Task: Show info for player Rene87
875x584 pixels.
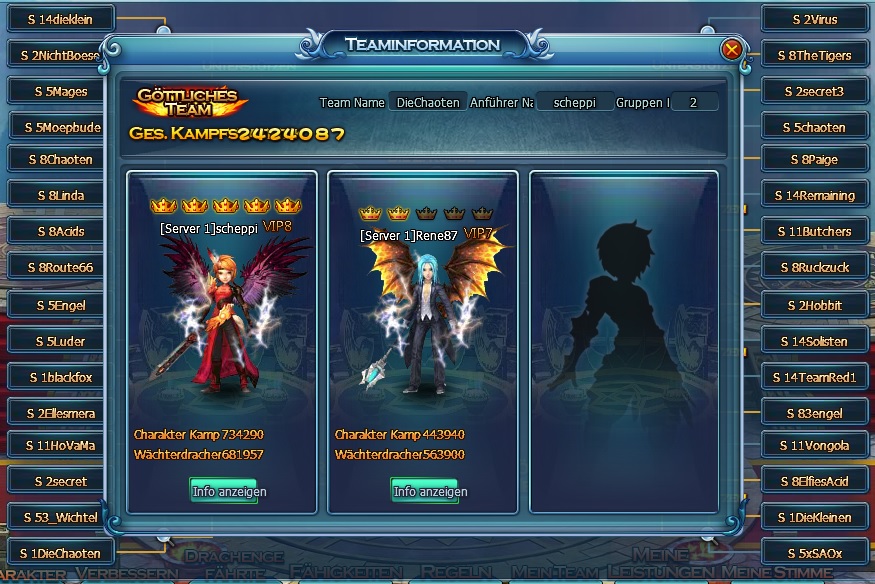Action: coord(424,491)
